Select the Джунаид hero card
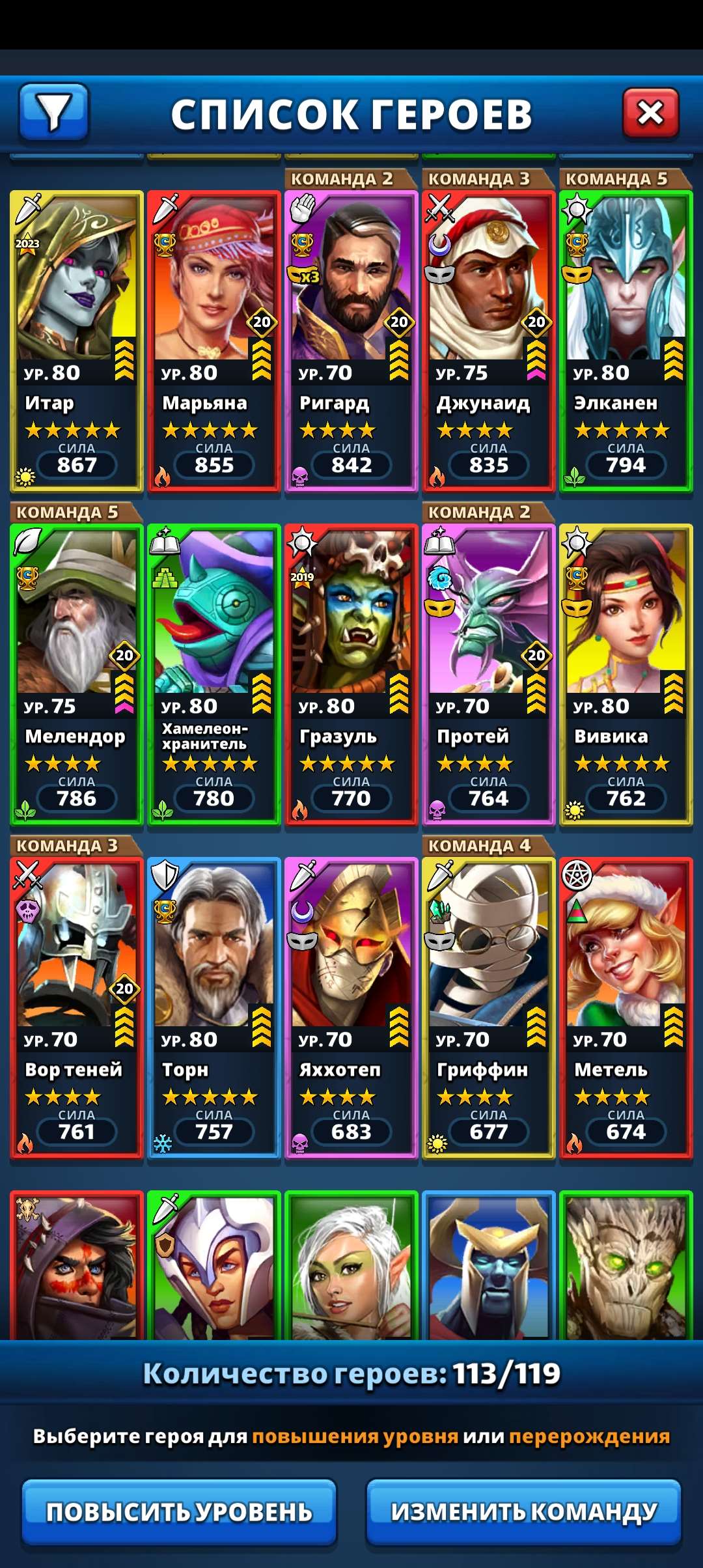 tap(489, 341)
